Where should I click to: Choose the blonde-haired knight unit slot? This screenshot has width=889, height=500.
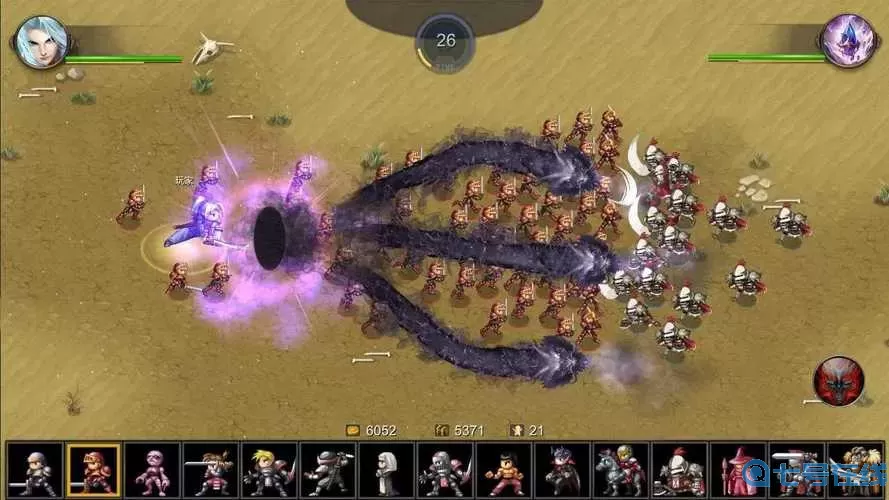269,470
